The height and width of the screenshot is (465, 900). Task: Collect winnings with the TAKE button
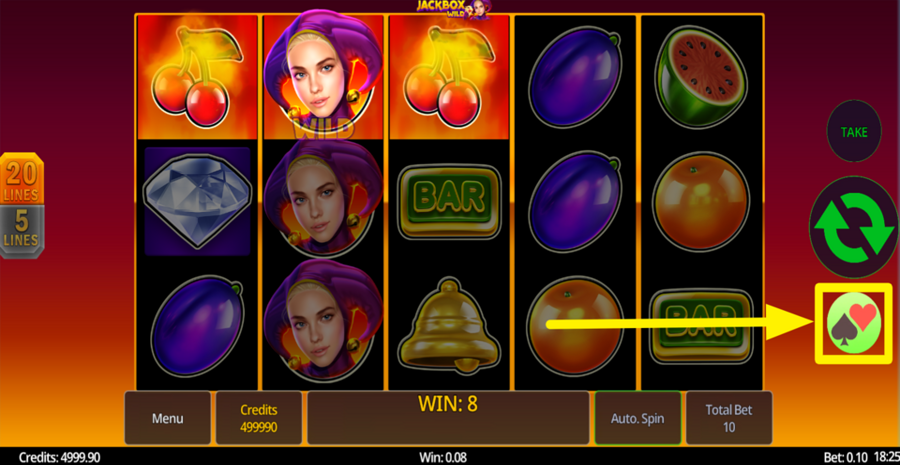click(x=853, y=132)
